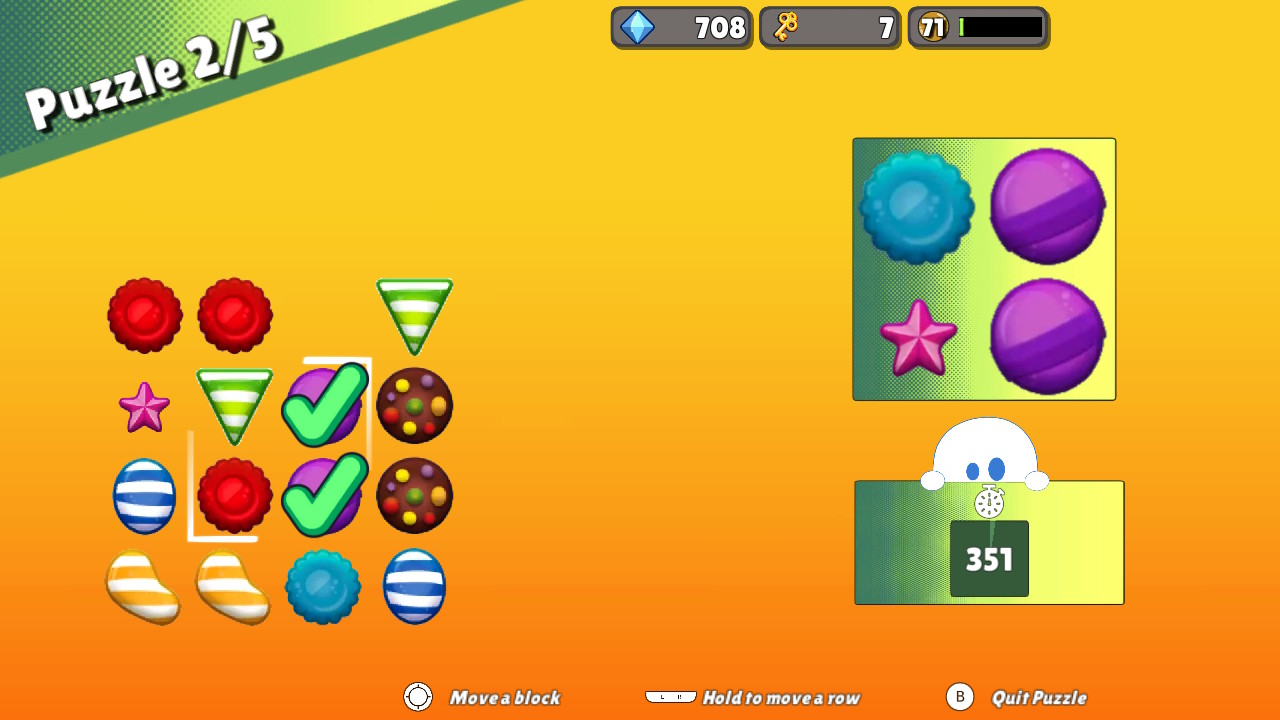Click the stopwatch timer icon

pos(988,503)
